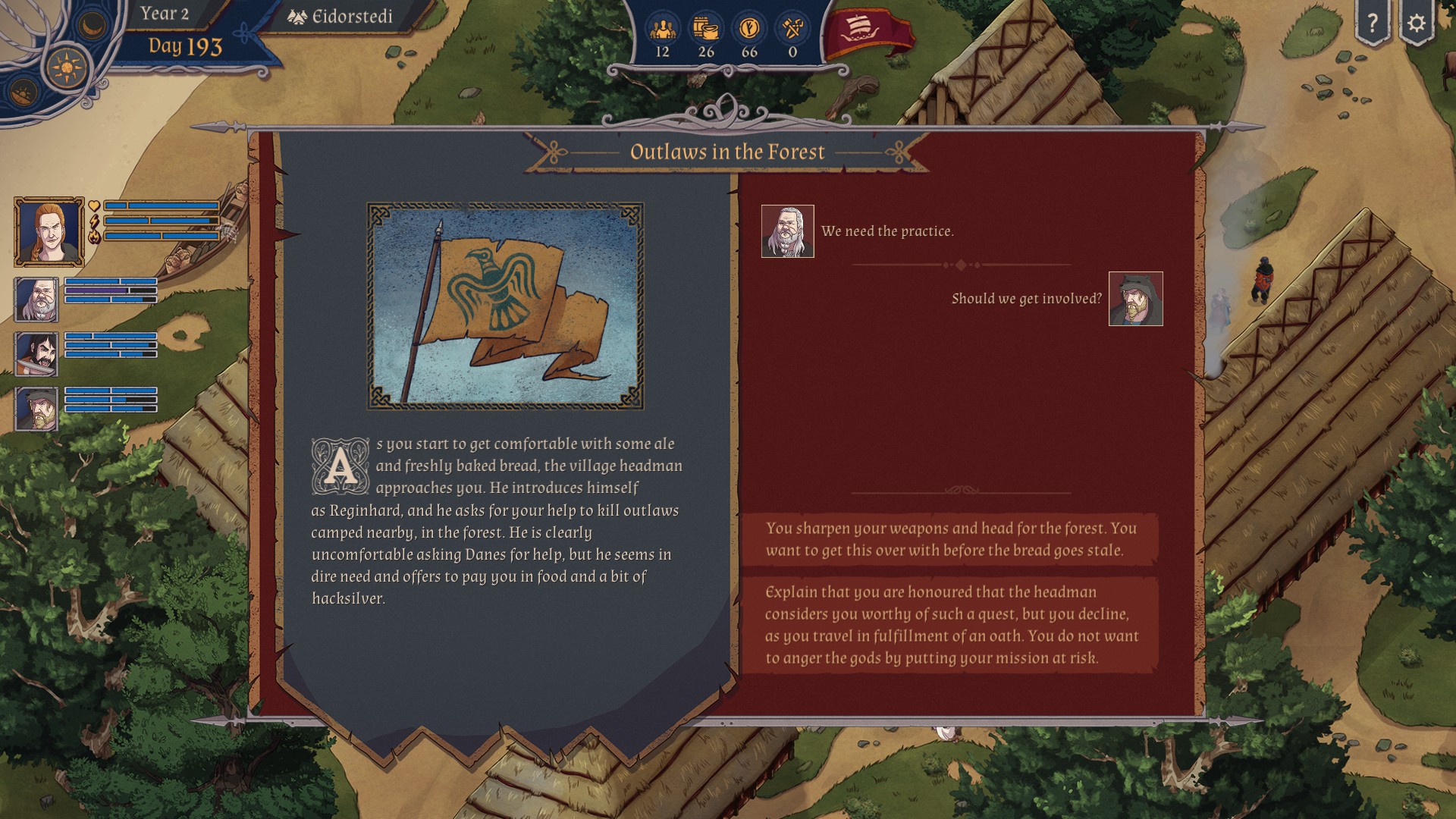1456x819 pixels.
Task: Click the crew count icon
Action: (662, 30)
